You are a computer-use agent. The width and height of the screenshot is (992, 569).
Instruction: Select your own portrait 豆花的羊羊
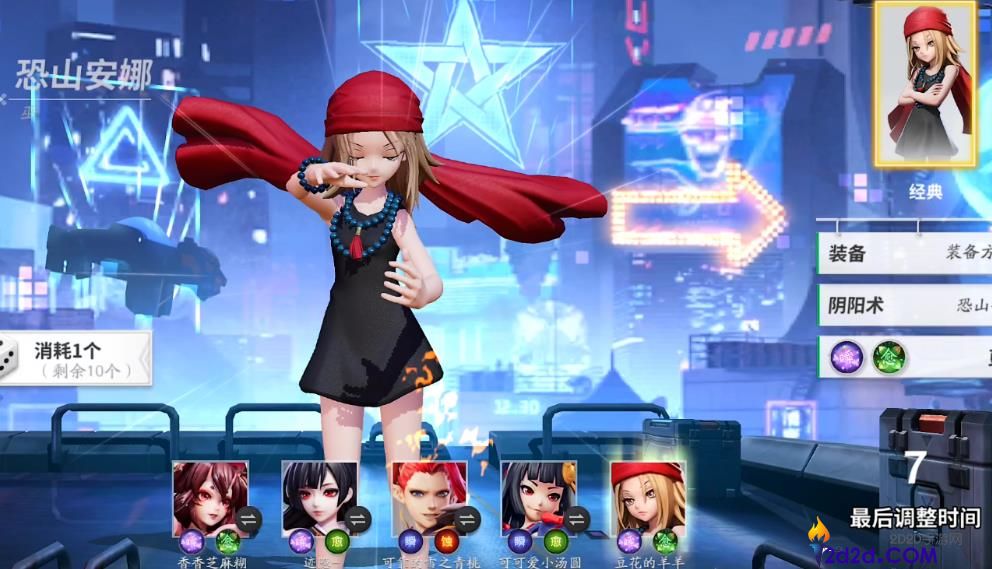(647, 496)
